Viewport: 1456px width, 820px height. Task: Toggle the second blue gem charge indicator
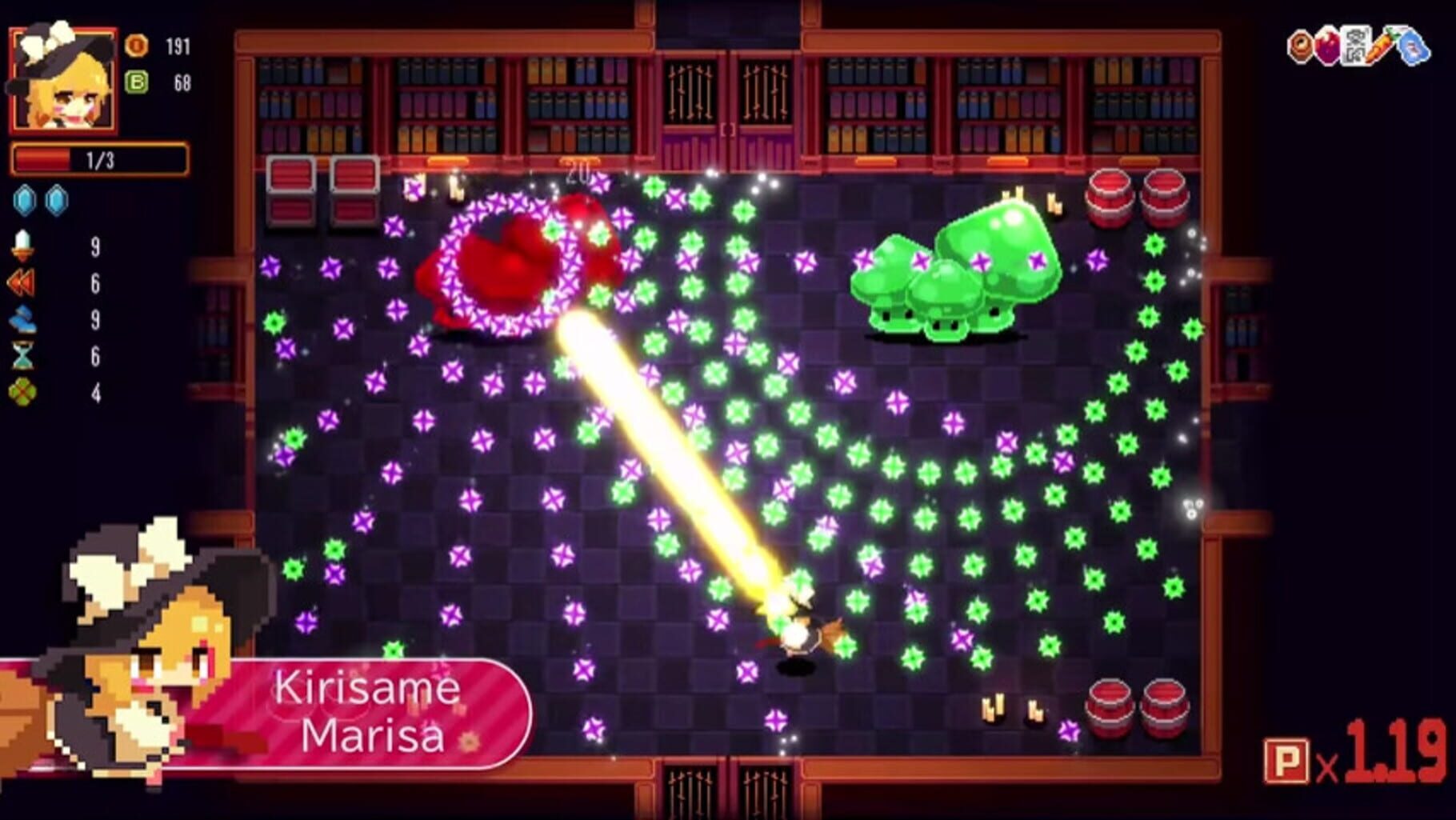(54, 200)
